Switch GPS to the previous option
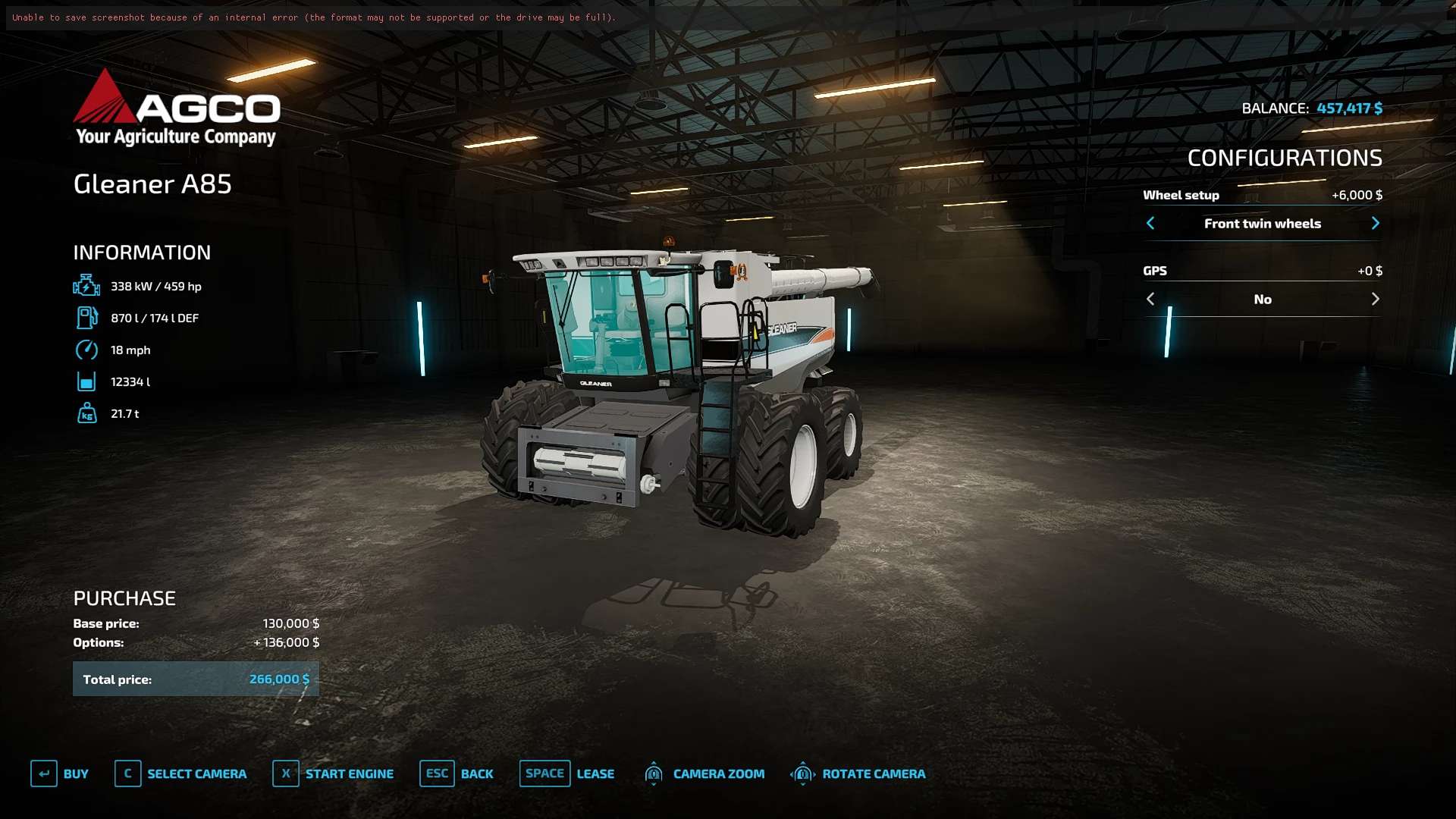1456x819 pixels. (1150, 299)
